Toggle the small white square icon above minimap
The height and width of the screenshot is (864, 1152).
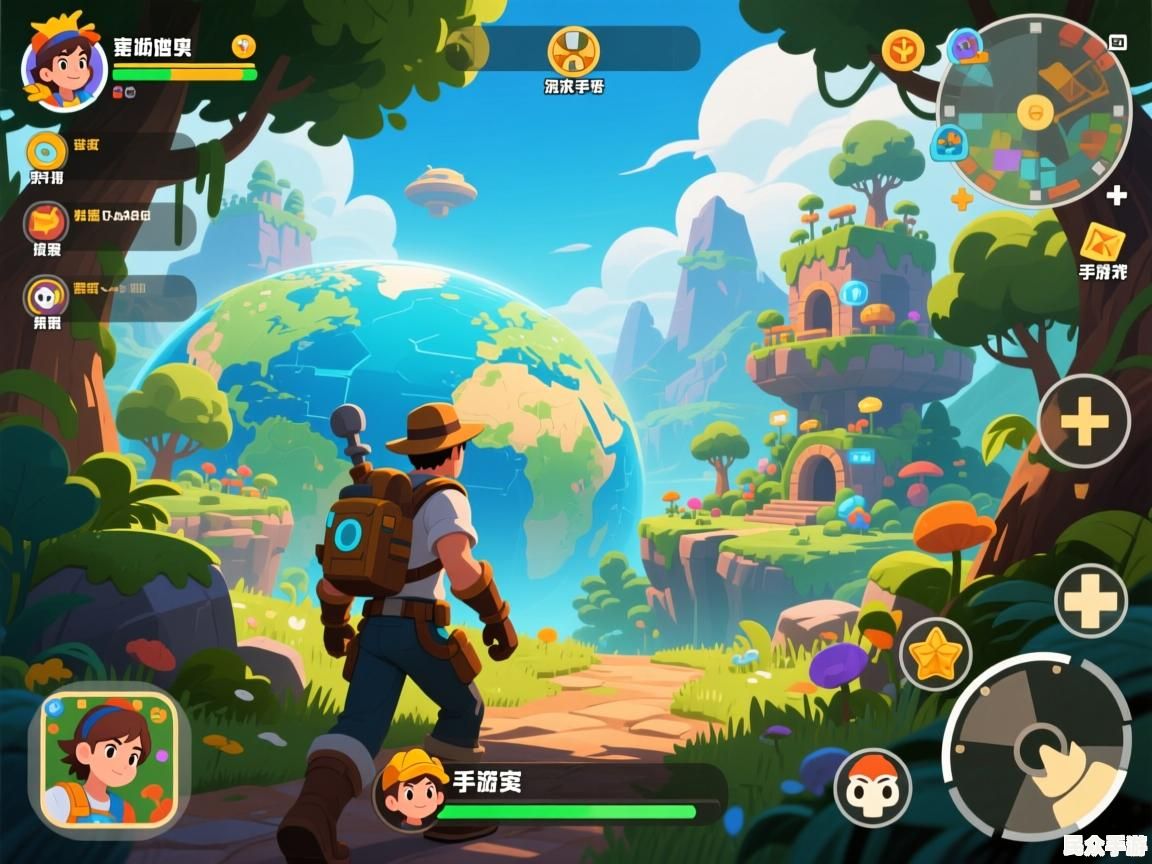coord(1118,42)
